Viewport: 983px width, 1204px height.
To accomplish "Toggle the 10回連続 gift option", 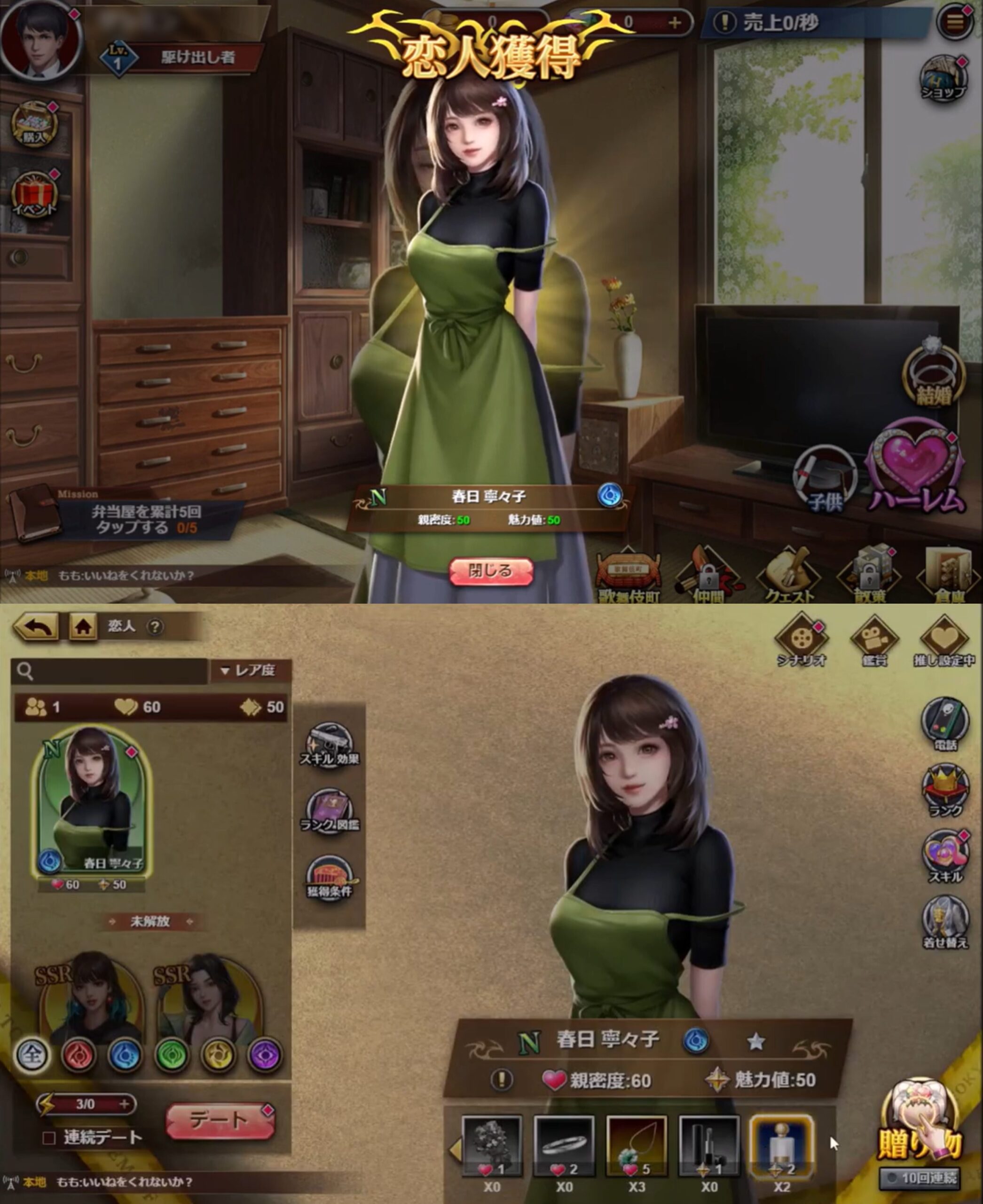I will pos(920,1179).
